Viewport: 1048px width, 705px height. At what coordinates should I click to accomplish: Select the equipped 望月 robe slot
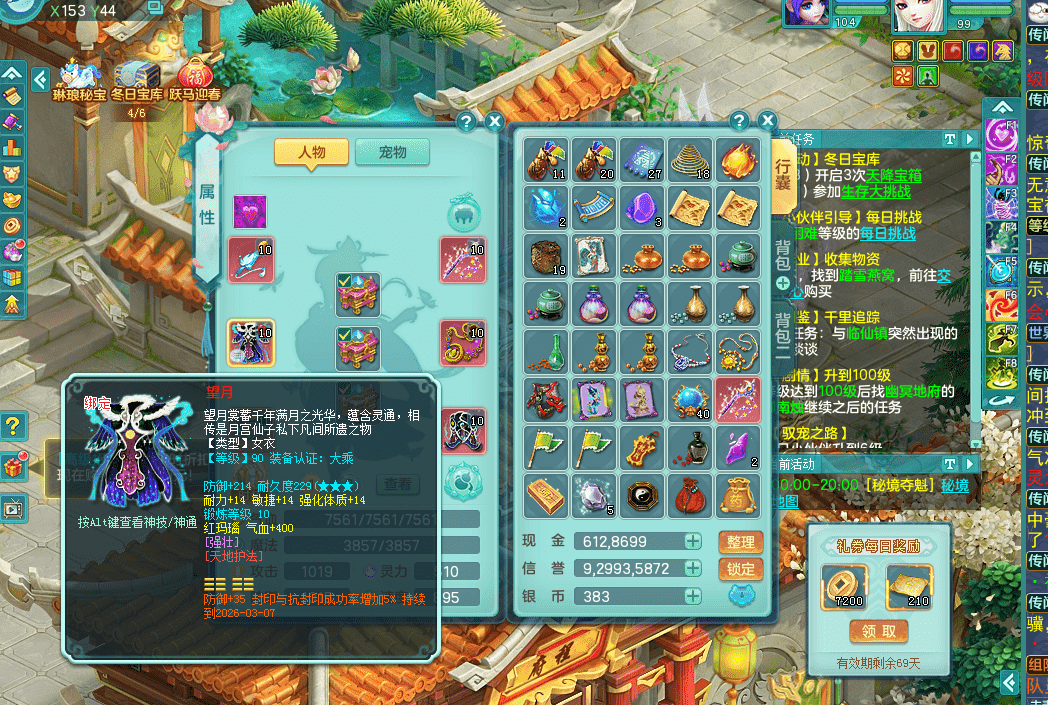coord(251,344)
